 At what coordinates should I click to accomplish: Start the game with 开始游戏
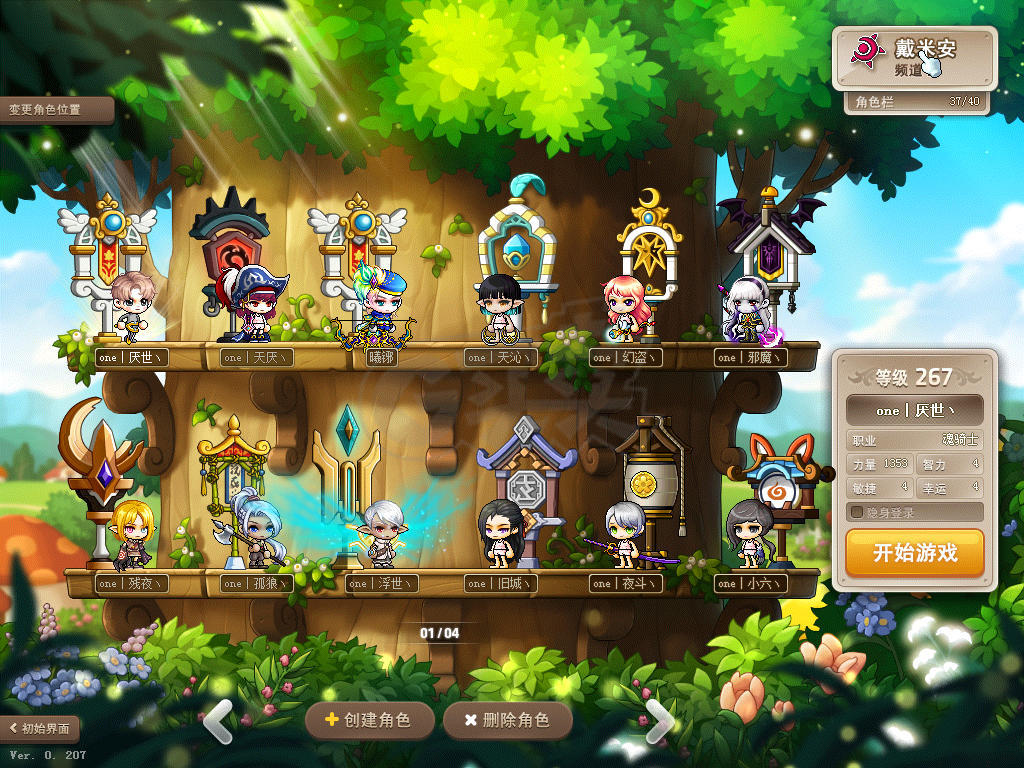914,553
